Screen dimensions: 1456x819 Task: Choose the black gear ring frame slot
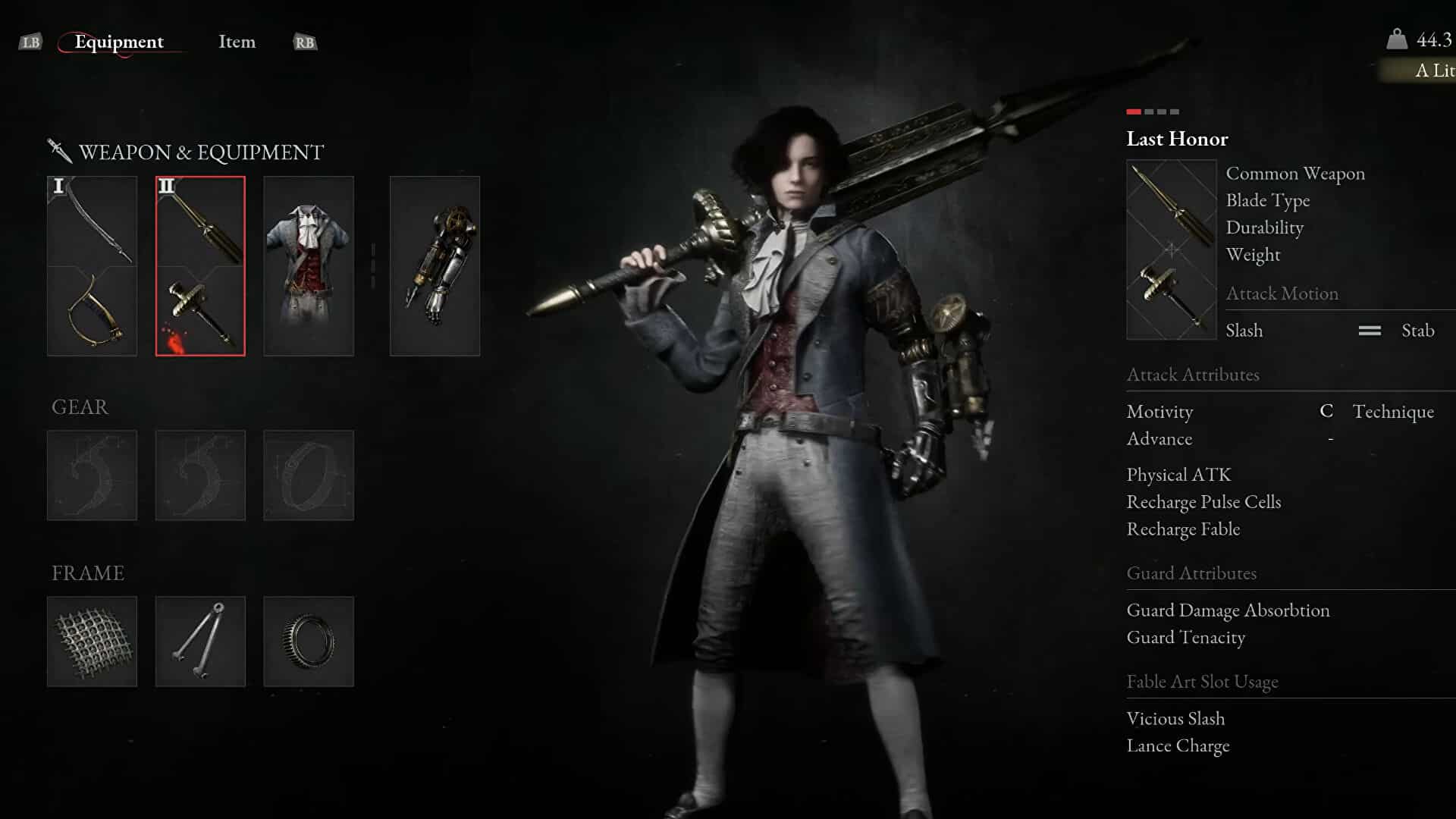308,642
